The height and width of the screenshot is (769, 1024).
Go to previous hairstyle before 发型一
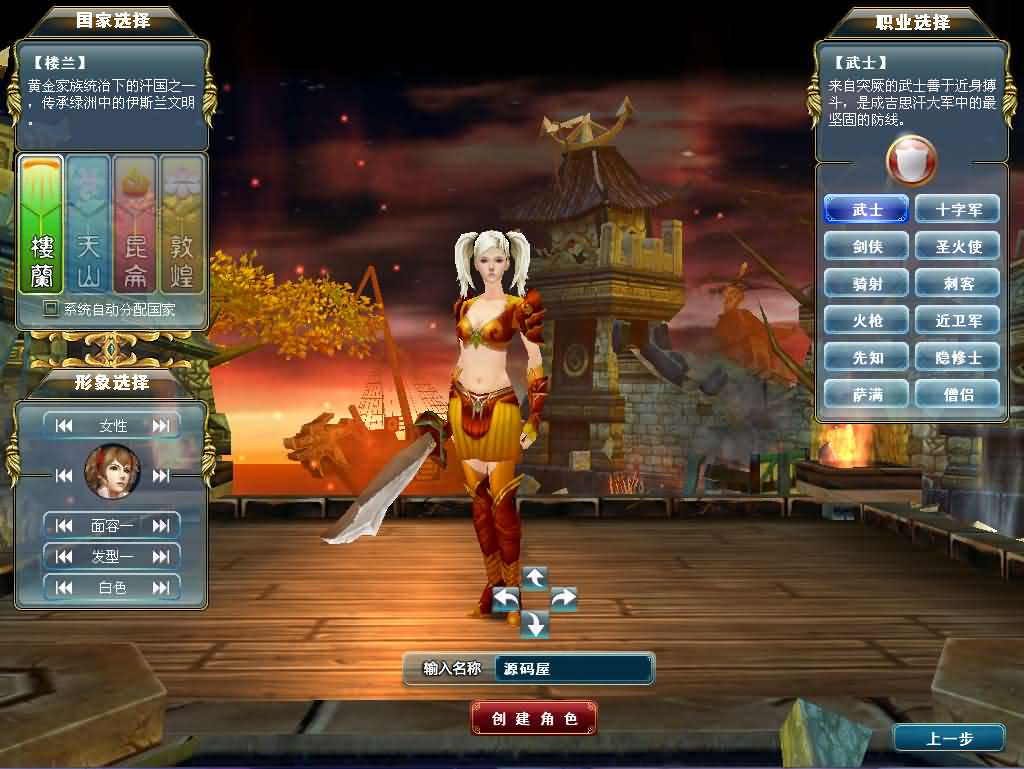[65, 556]
